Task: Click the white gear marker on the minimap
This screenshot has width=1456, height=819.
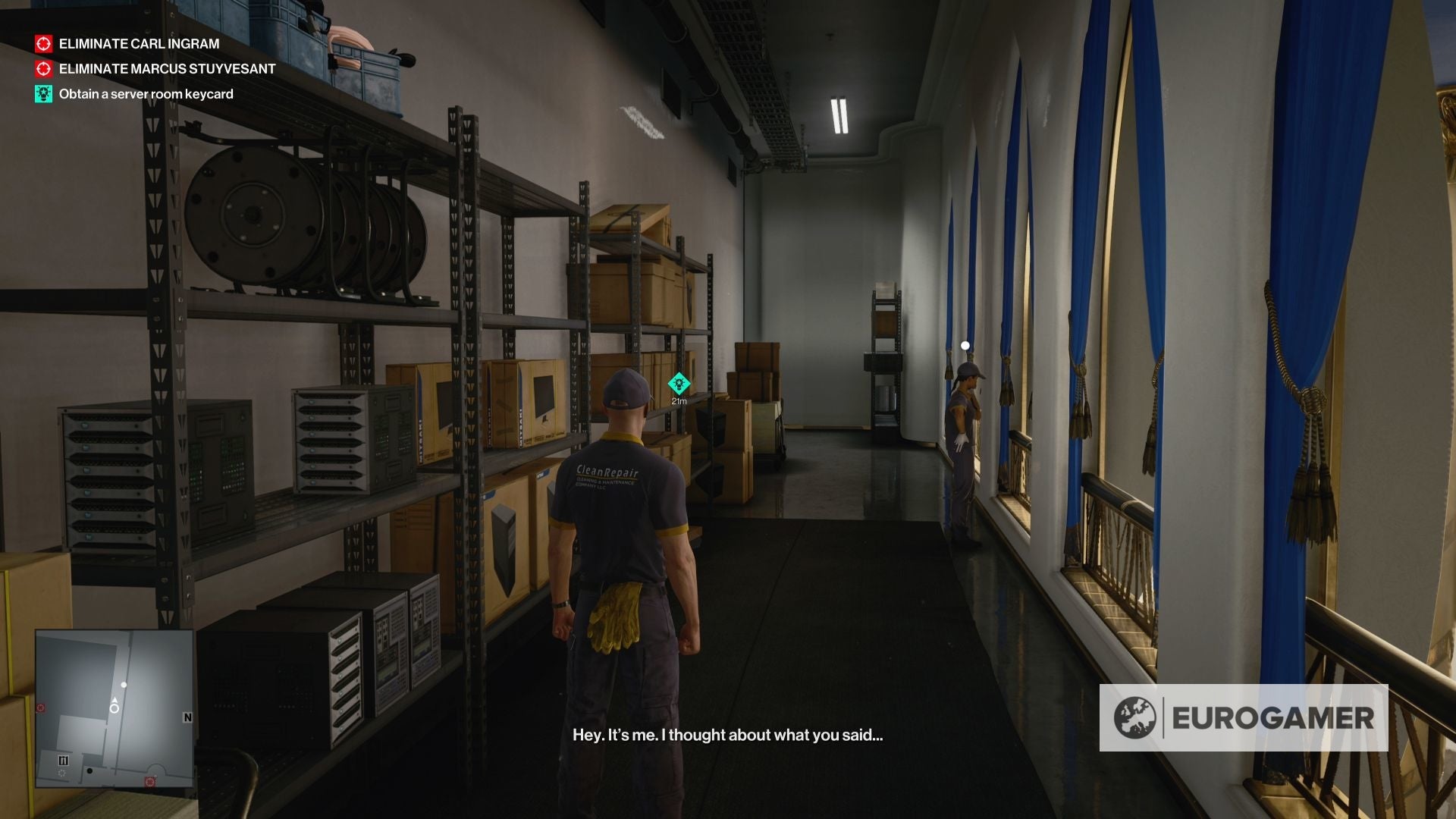Action: (62, 773)
